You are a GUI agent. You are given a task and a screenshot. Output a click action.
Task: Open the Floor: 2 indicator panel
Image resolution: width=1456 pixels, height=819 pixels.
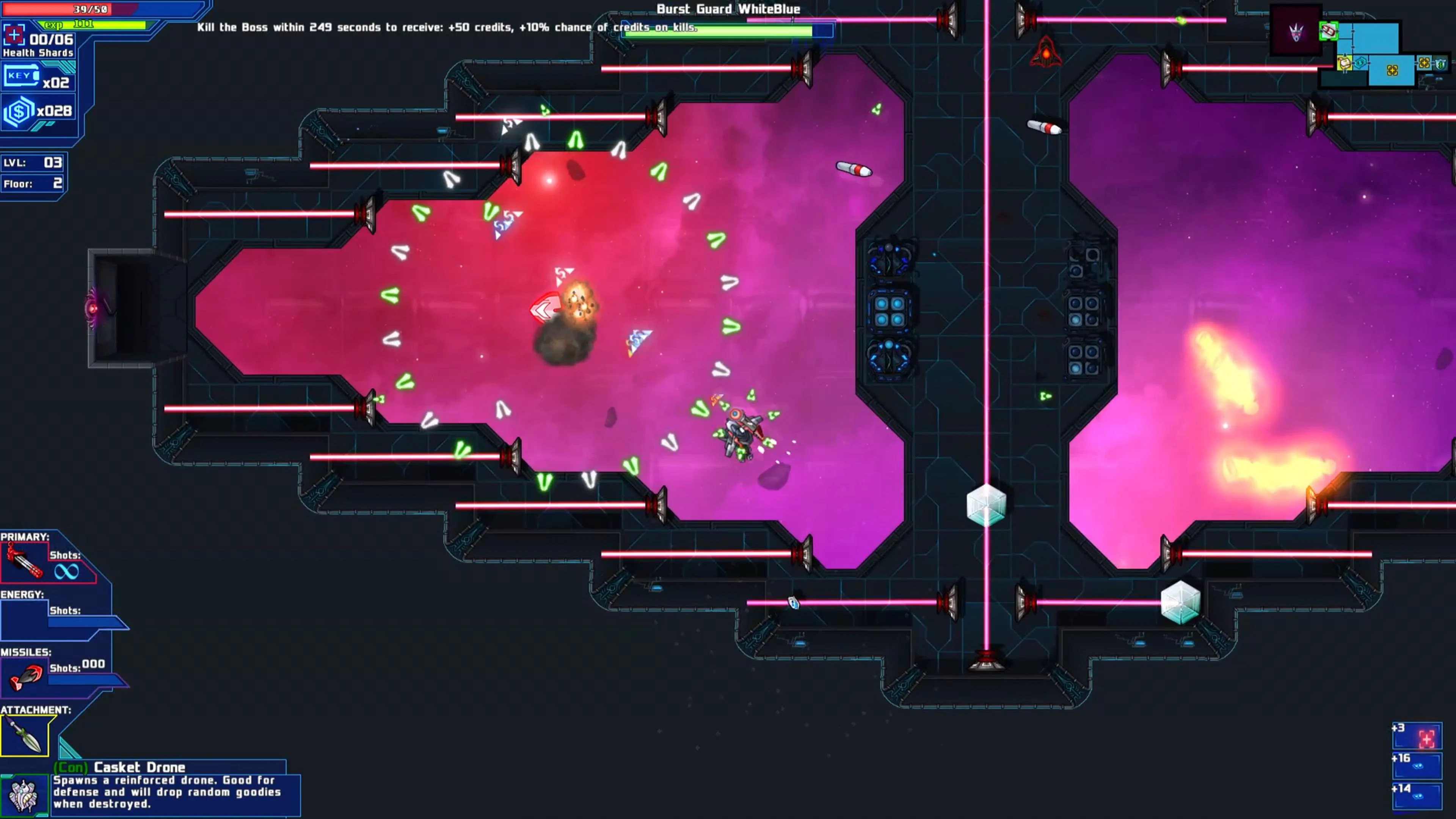point(31,182)
